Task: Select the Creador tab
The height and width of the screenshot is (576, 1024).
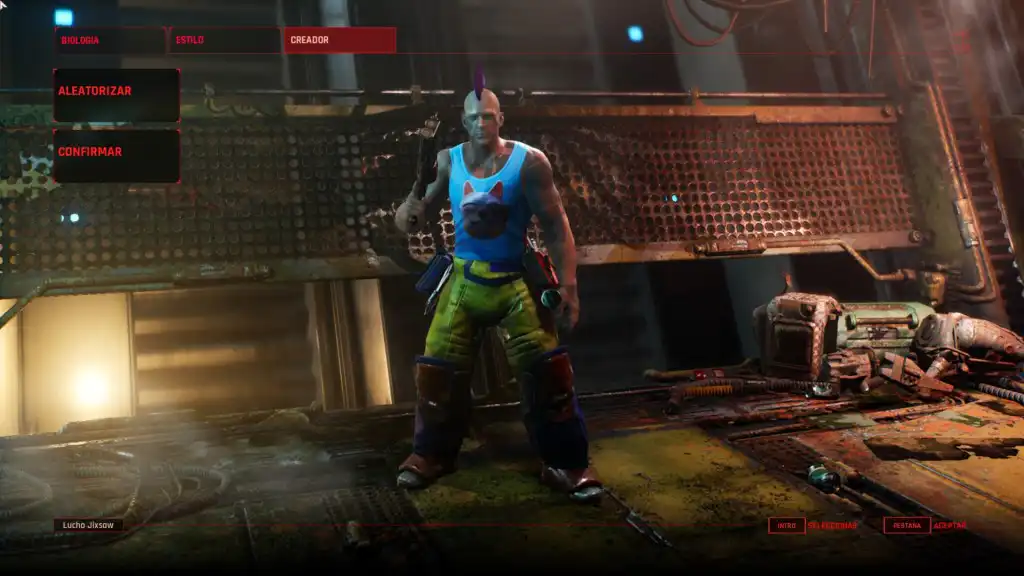Action: [x=339, y=40]
